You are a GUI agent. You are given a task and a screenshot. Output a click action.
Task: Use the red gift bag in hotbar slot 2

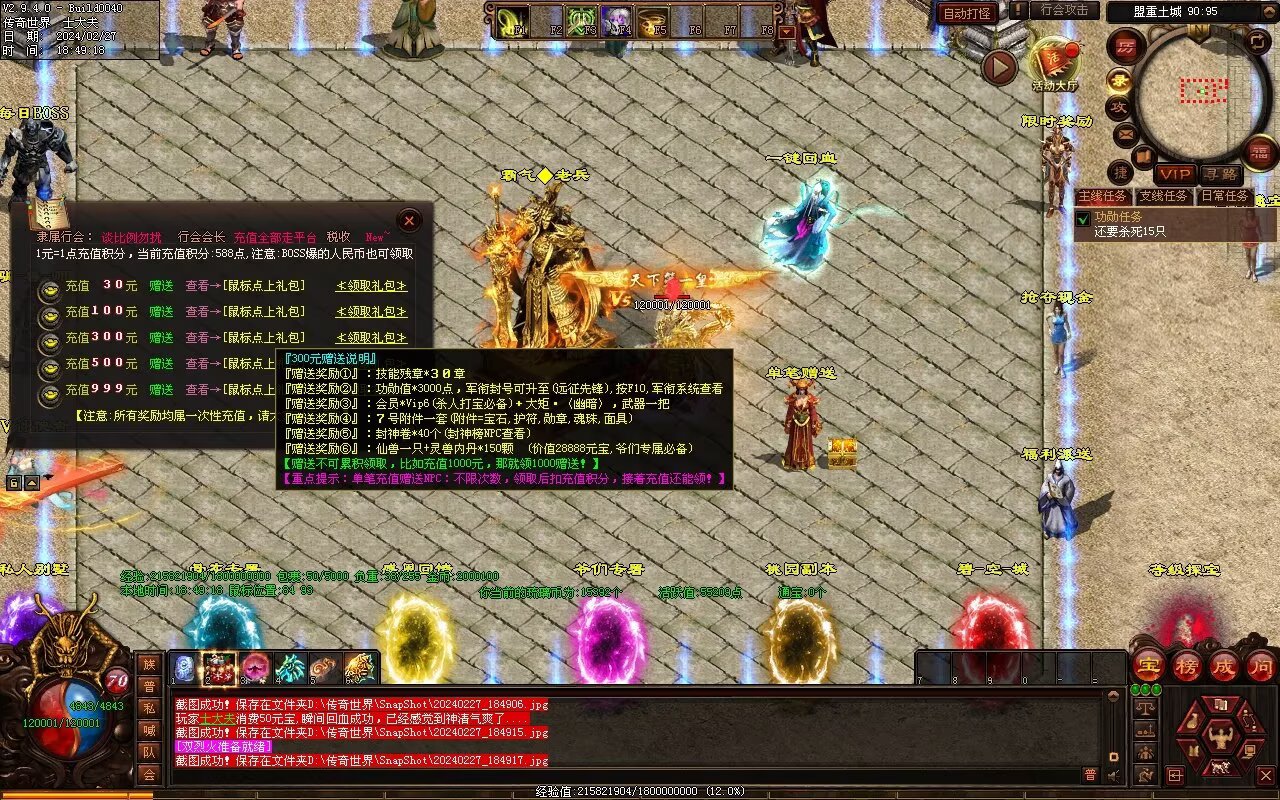[219, 668]
